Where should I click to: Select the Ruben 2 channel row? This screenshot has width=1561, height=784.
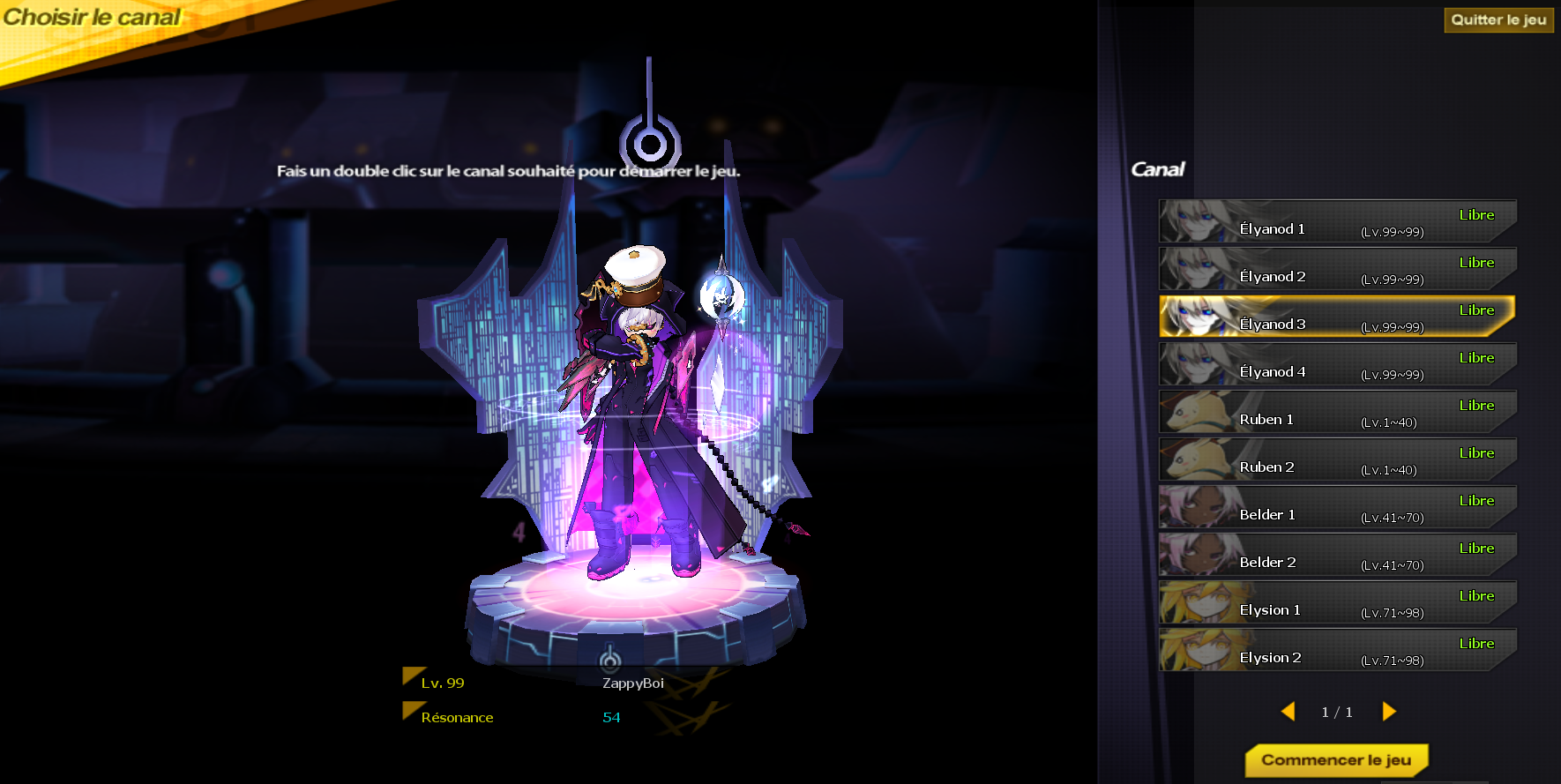(x=1336, y=459)
